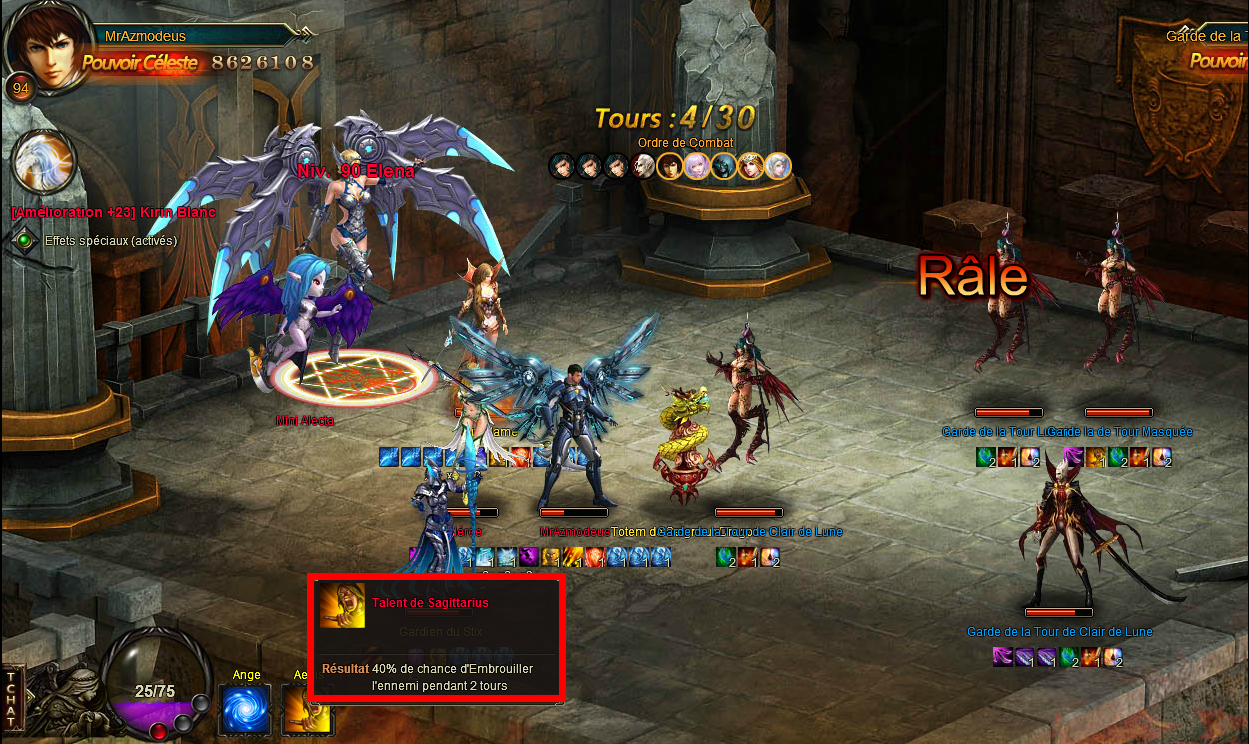Image resolution: width=1249 pixels, height=744 pixels.
Task: Toggle the Effets spéciaux green gem
Action: 24,240
